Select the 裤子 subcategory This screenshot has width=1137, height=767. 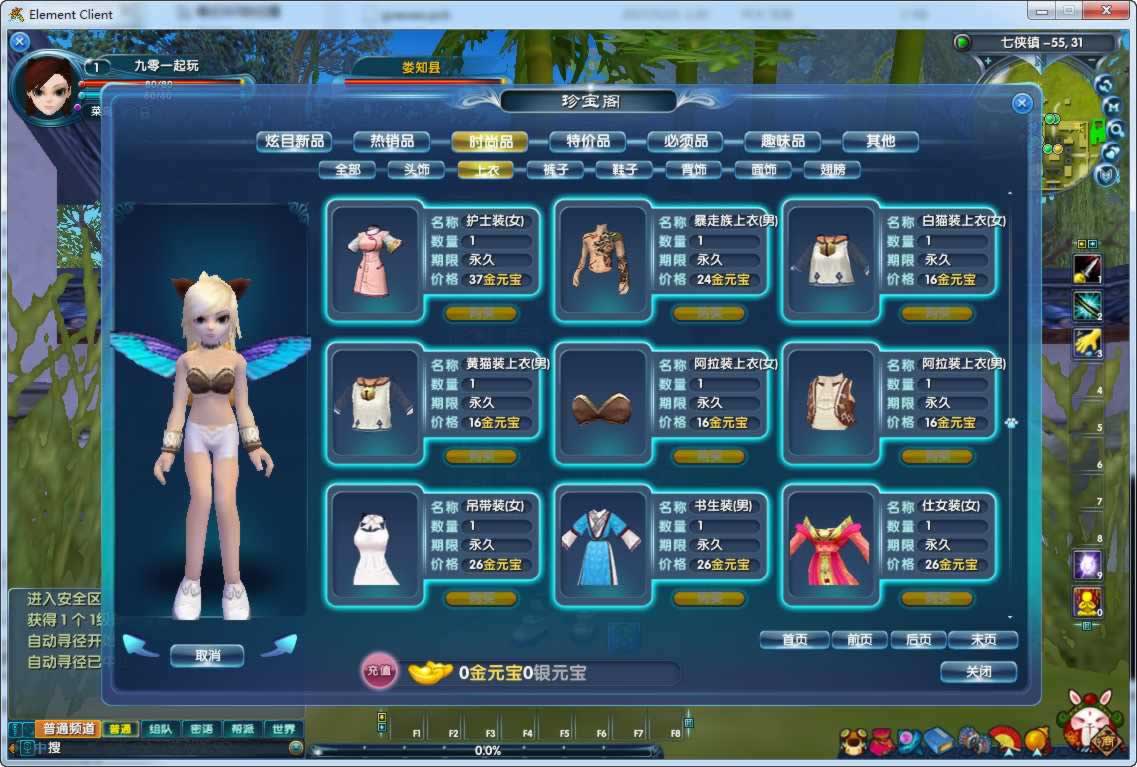click(x=555, y=170)
